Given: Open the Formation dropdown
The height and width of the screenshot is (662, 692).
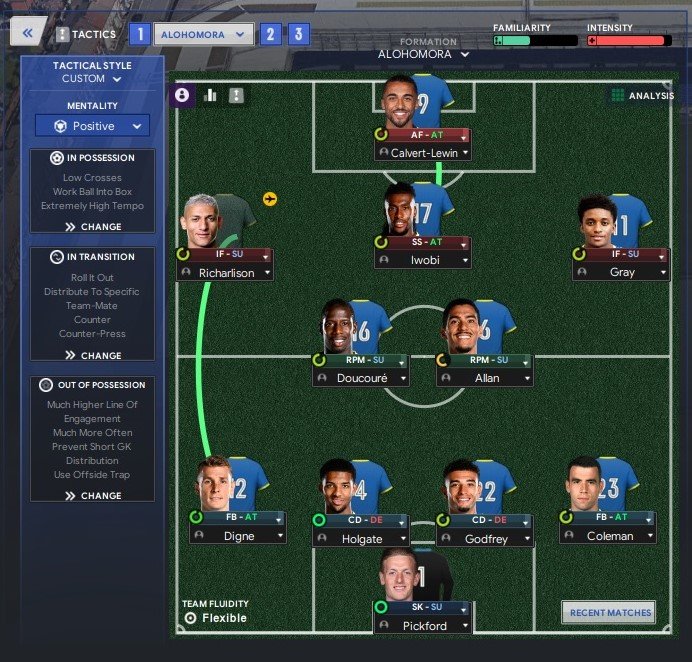Looking at the screenshot, I should (x=424, y=54).
